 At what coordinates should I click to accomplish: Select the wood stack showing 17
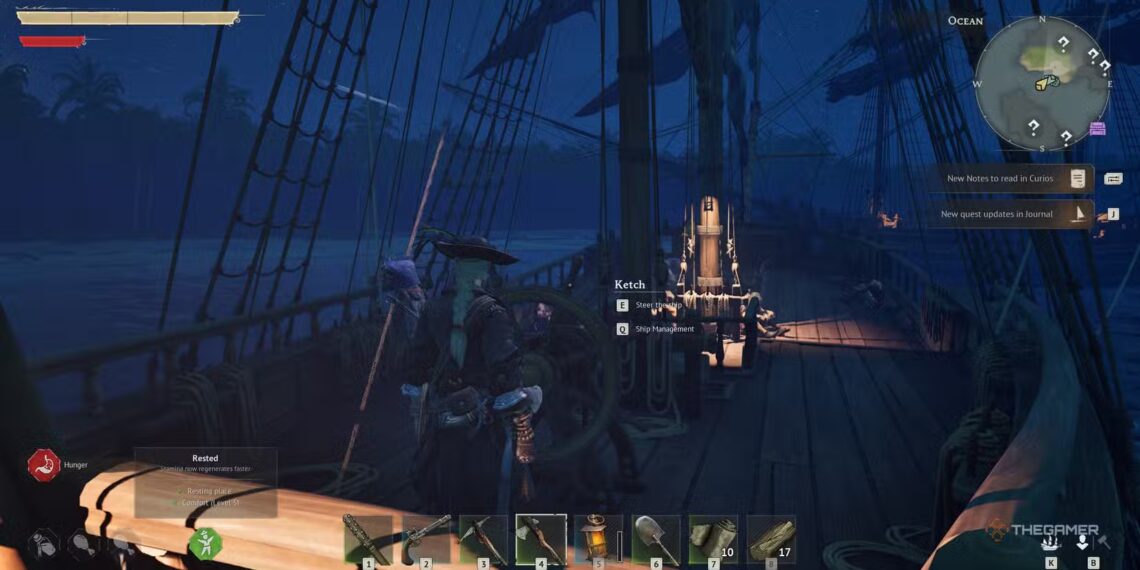click(771, 540)
